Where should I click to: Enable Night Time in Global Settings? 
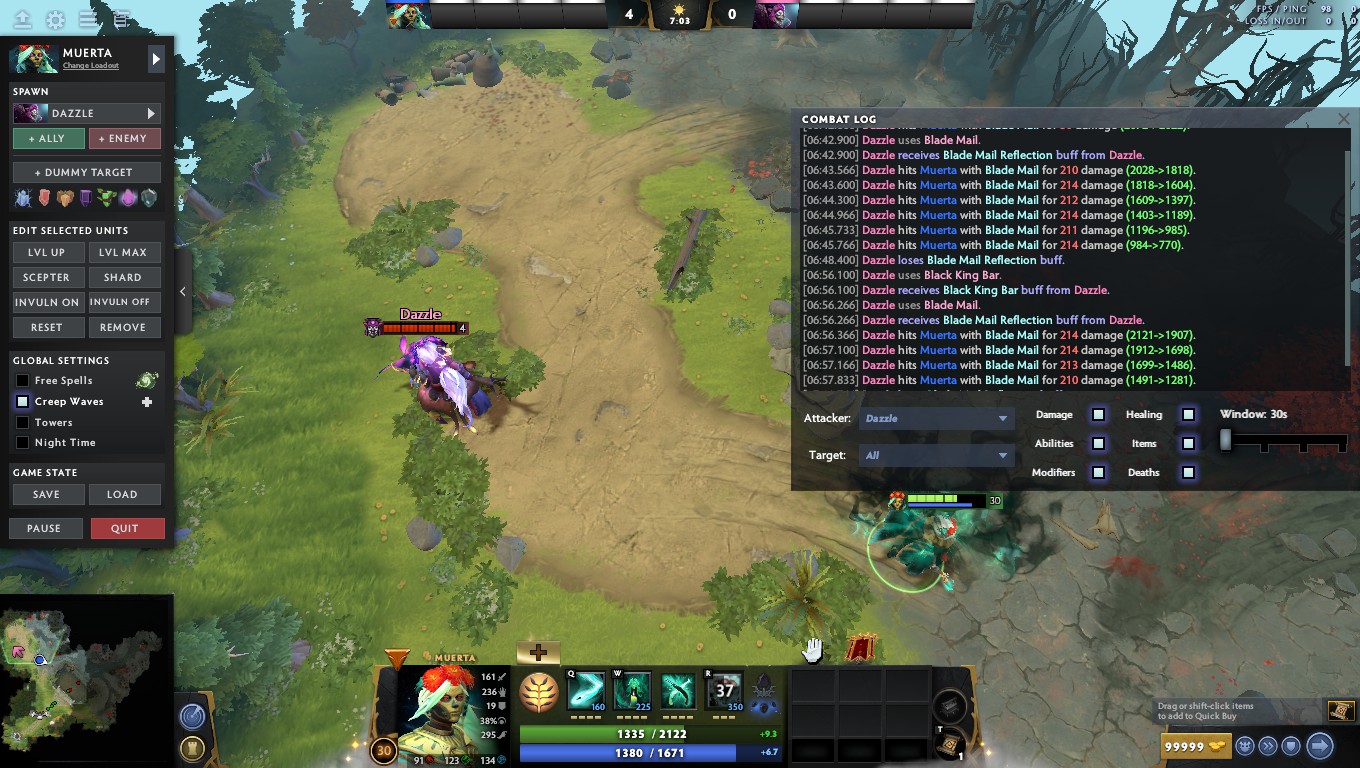(22, 442)
